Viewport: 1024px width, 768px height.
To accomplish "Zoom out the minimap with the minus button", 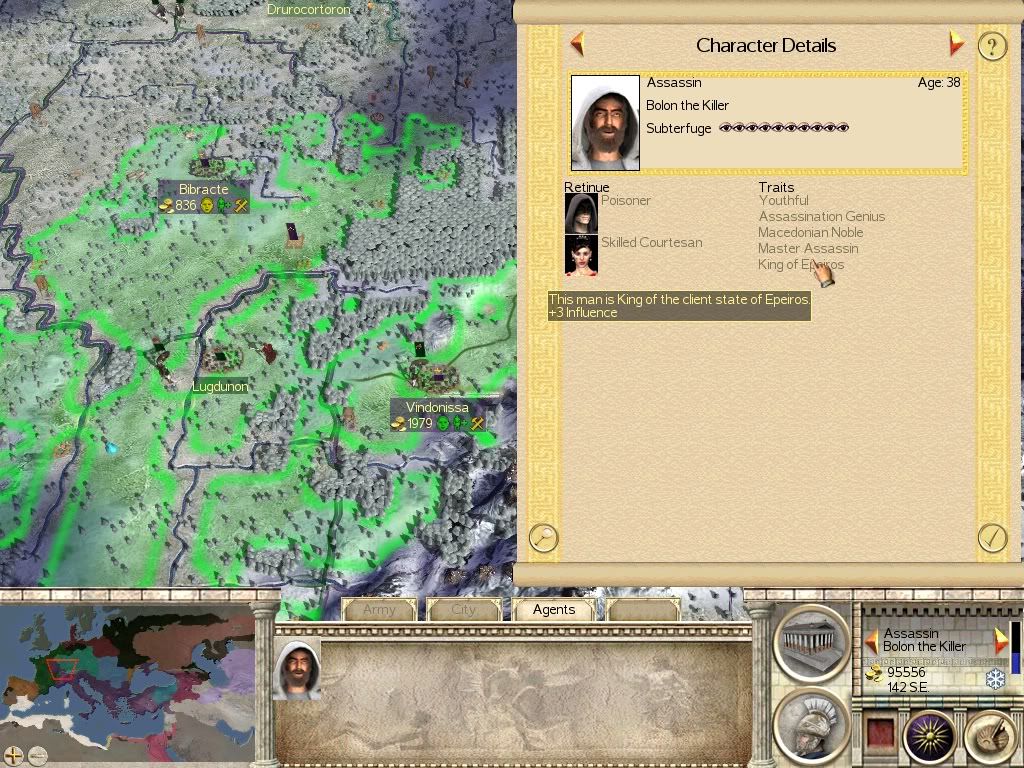I will click(37, 755).
